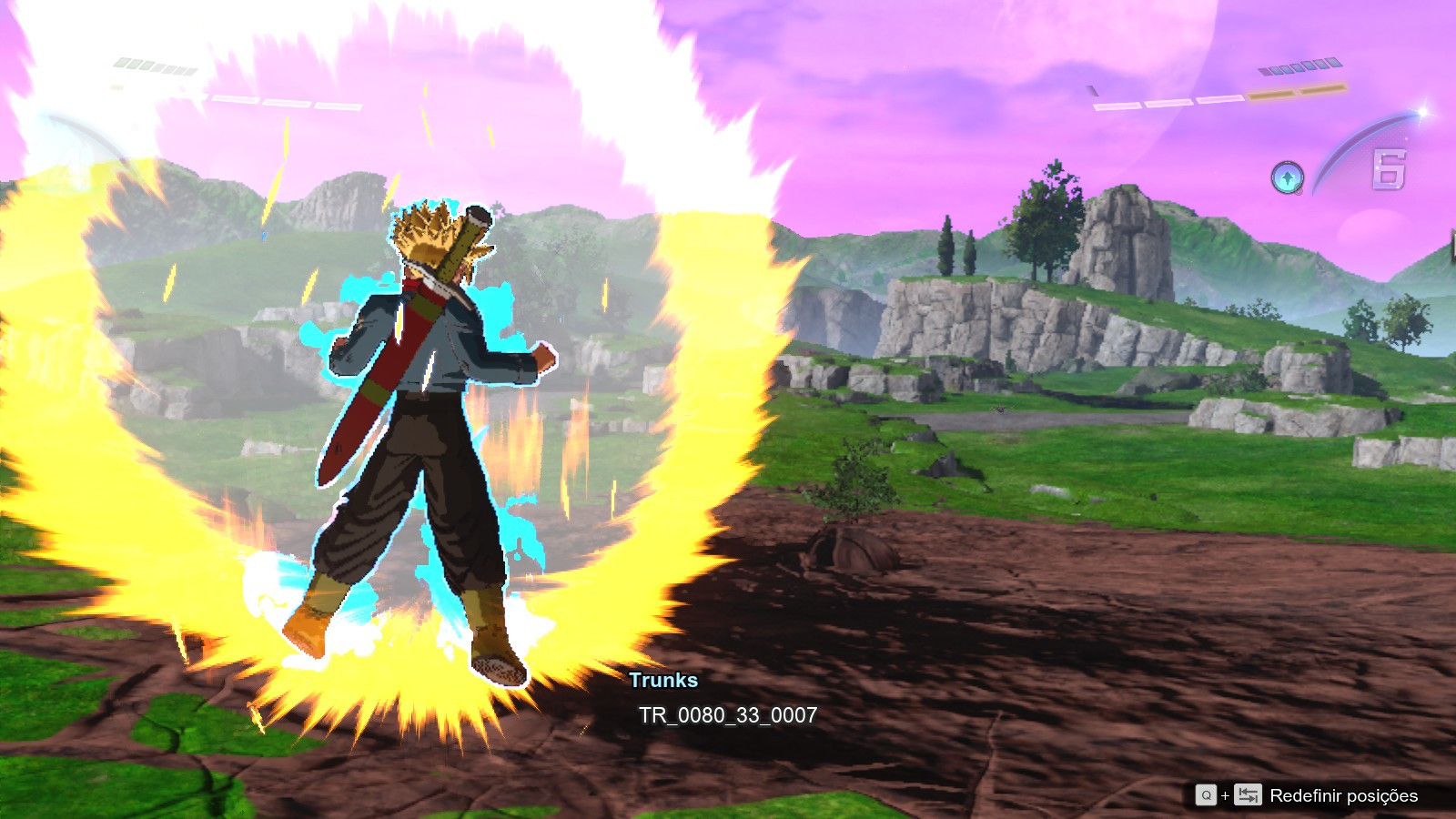Click the blue transformation arrow icon top right
Image resolution: width=1456 pixels, height=819 pixels.
1287,177
